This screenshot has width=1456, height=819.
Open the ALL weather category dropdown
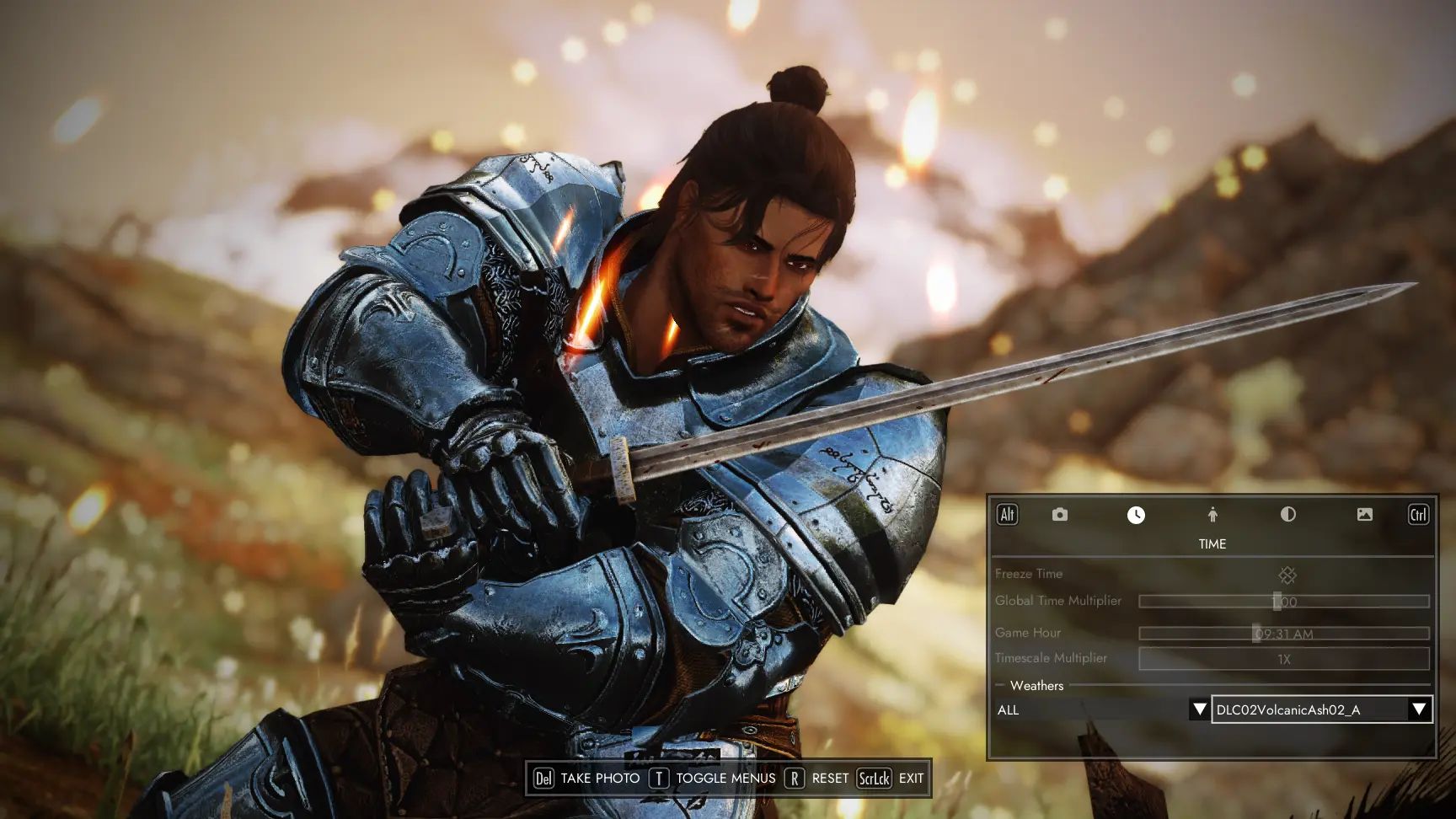(x=1199, y=709)
